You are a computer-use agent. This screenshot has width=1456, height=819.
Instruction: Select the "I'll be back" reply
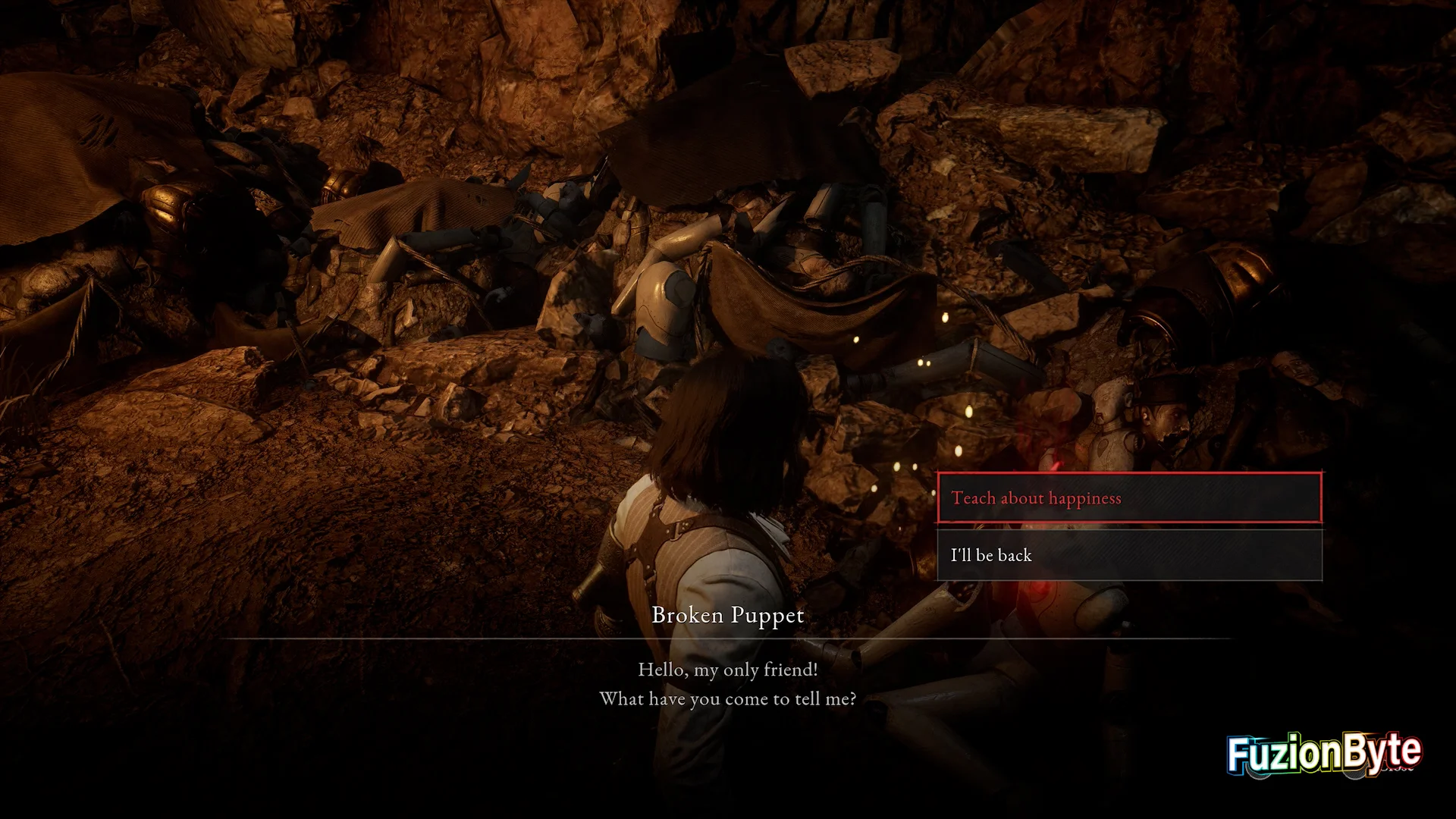[1129, 555]
